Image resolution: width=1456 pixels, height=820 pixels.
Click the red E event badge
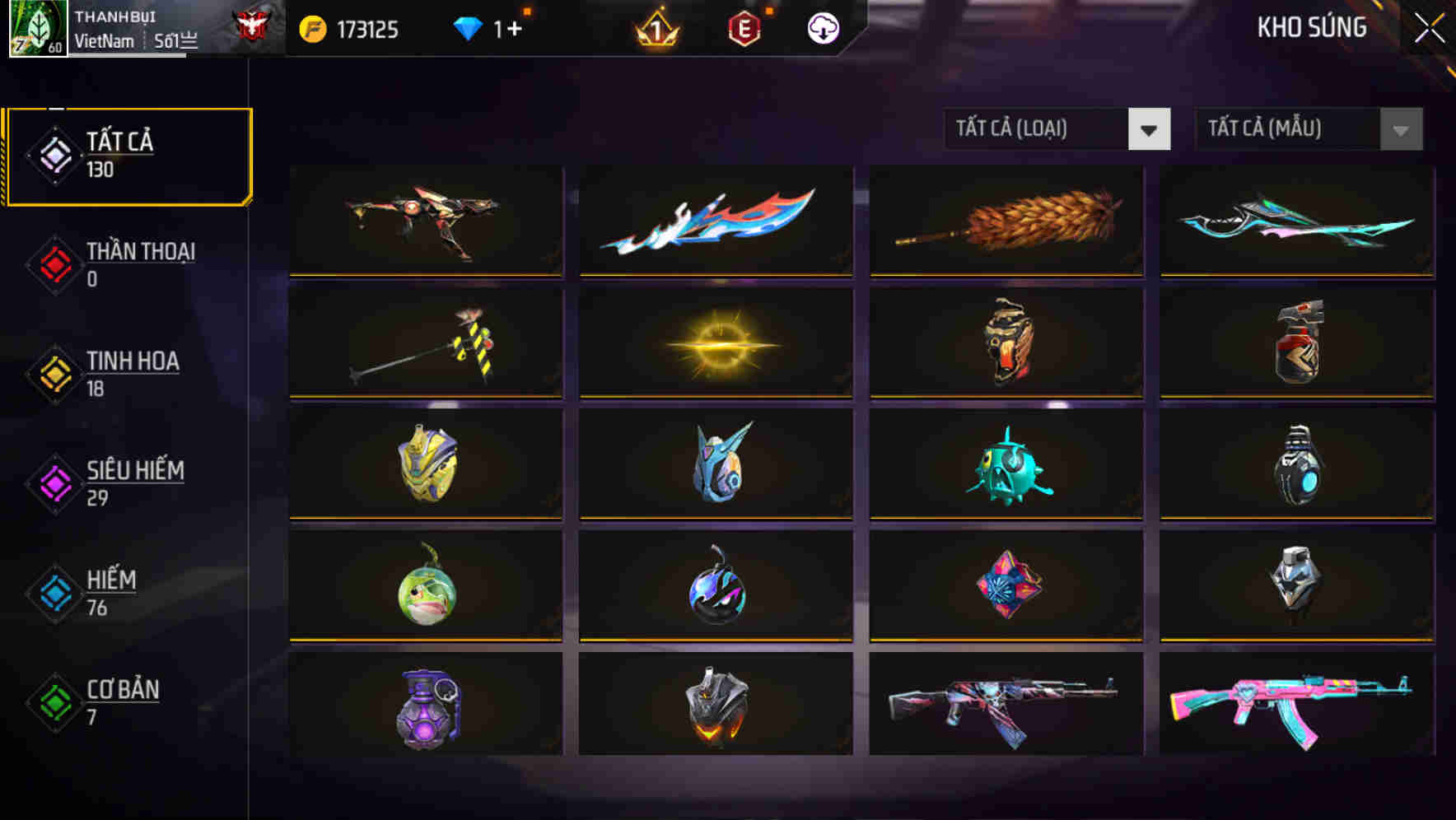point(745,27)
